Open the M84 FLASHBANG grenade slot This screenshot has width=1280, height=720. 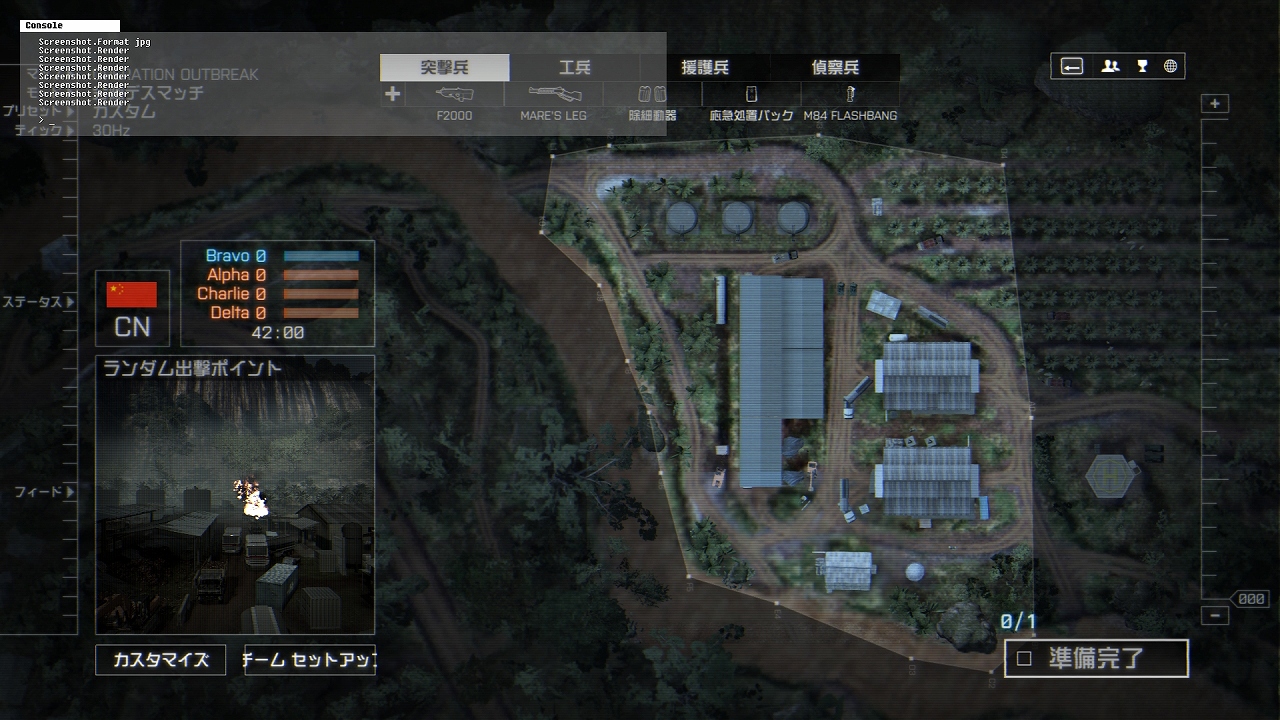(850, 95)
